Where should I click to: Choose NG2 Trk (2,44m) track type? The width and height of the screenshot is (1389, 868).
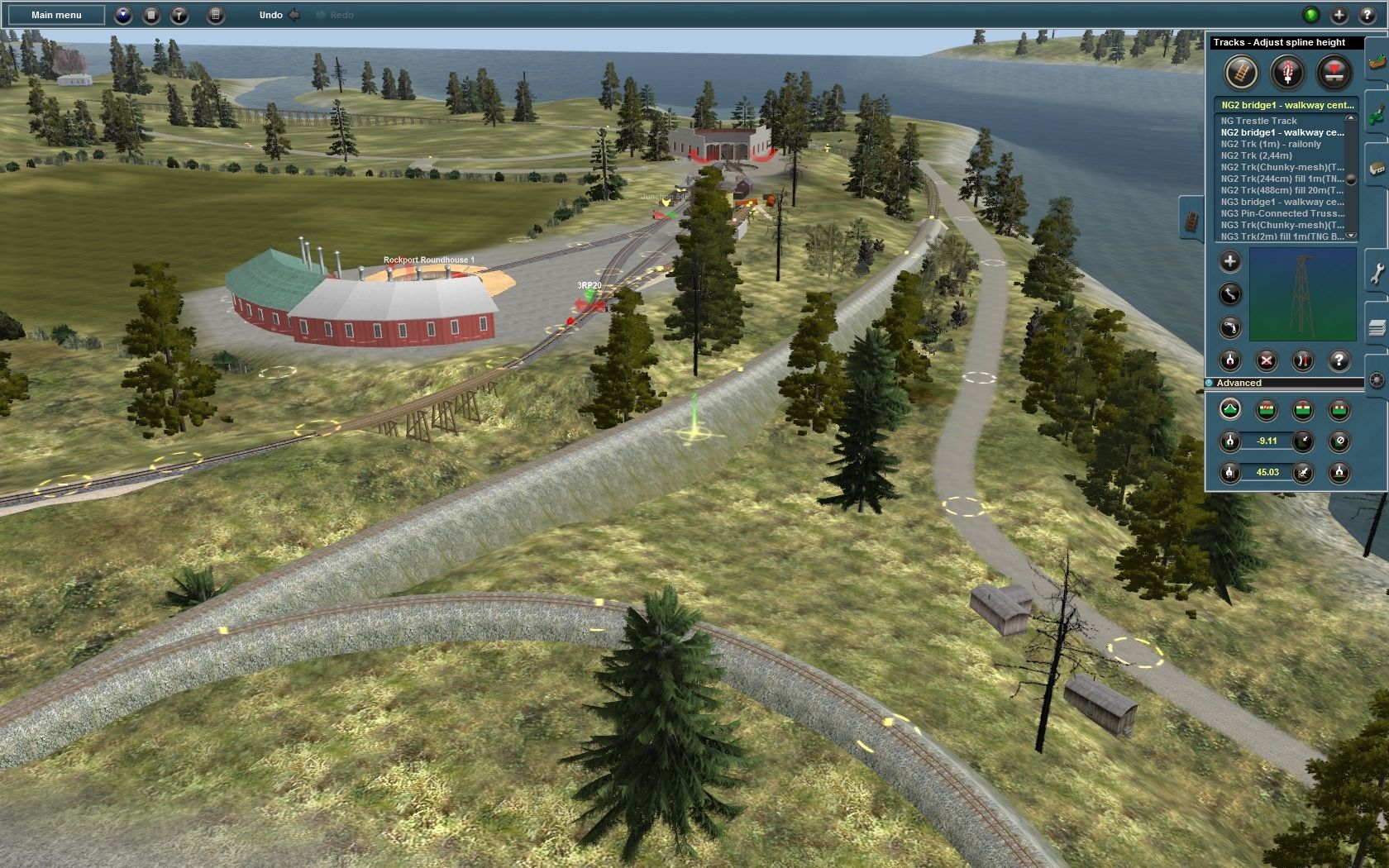(x=1256, y=155)
